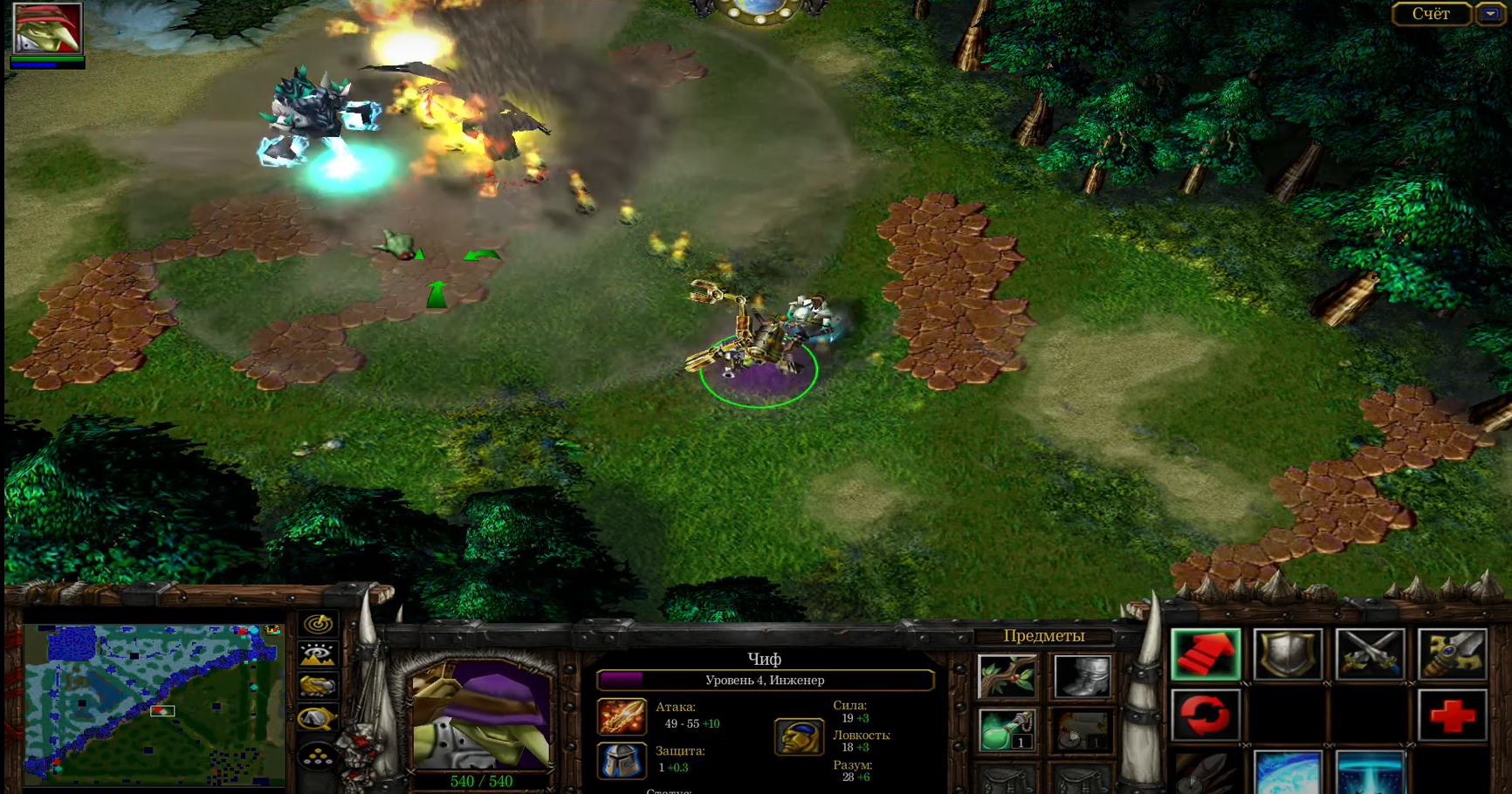Expand the scoreboard dropdown arrow
This screenshot has width=1512, height=794.
pos(1490,14)
